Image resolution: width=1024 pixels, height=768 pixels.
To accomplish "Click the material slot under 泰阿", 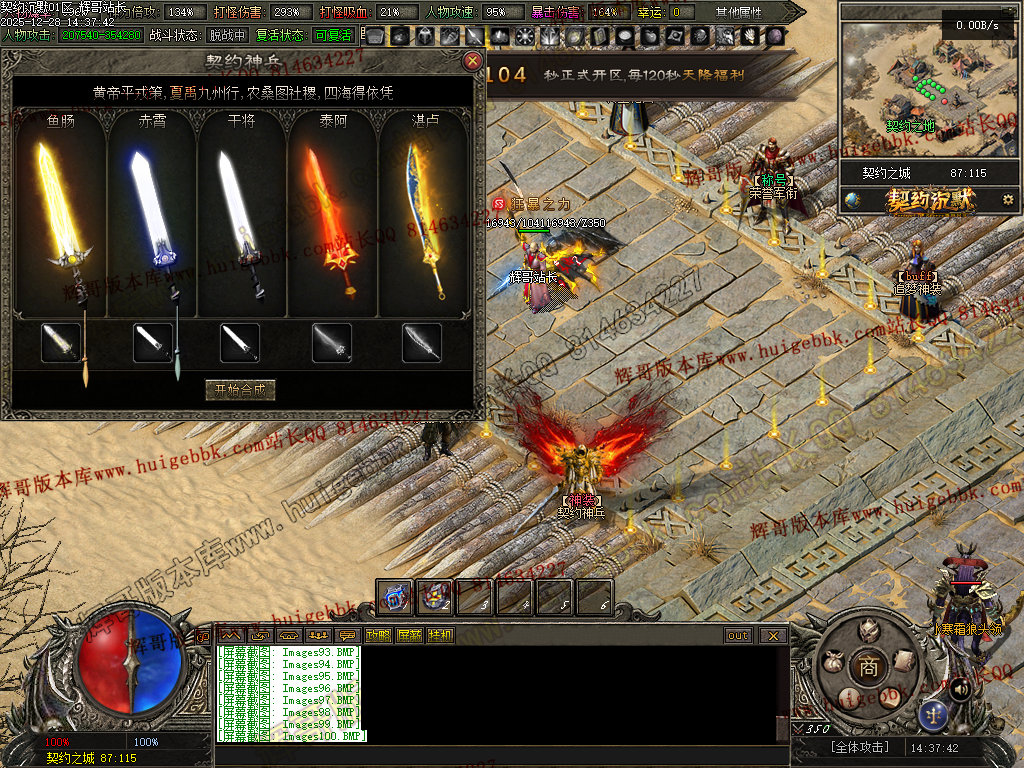I will [x=331, y=343].
